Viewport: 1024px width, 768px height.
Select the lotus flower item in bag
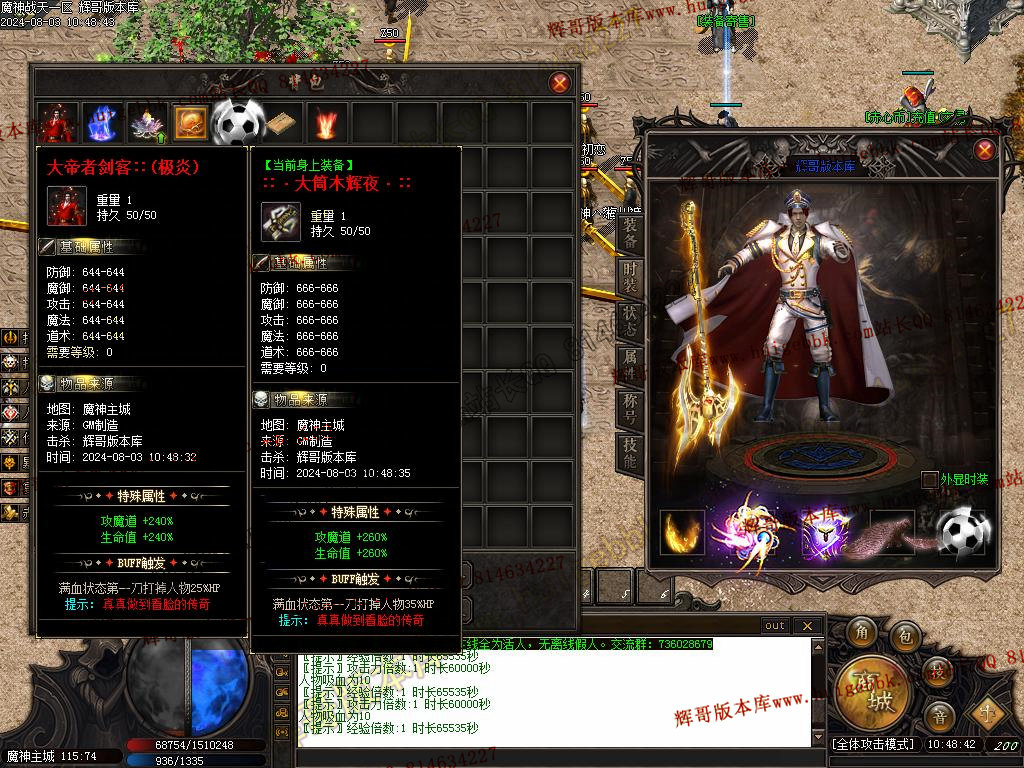(147, 123)
